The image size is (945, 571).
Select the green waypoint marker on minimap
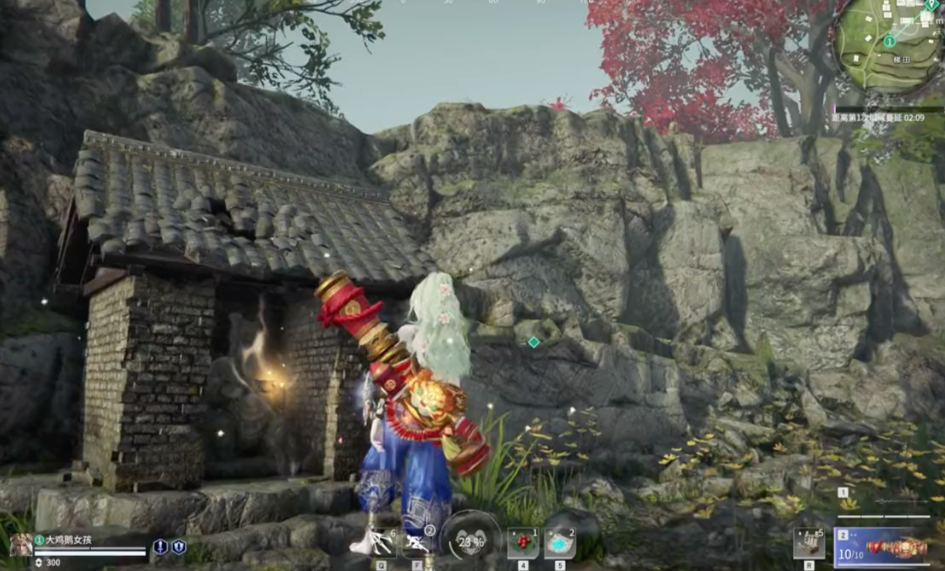click(x=889, y=41)
